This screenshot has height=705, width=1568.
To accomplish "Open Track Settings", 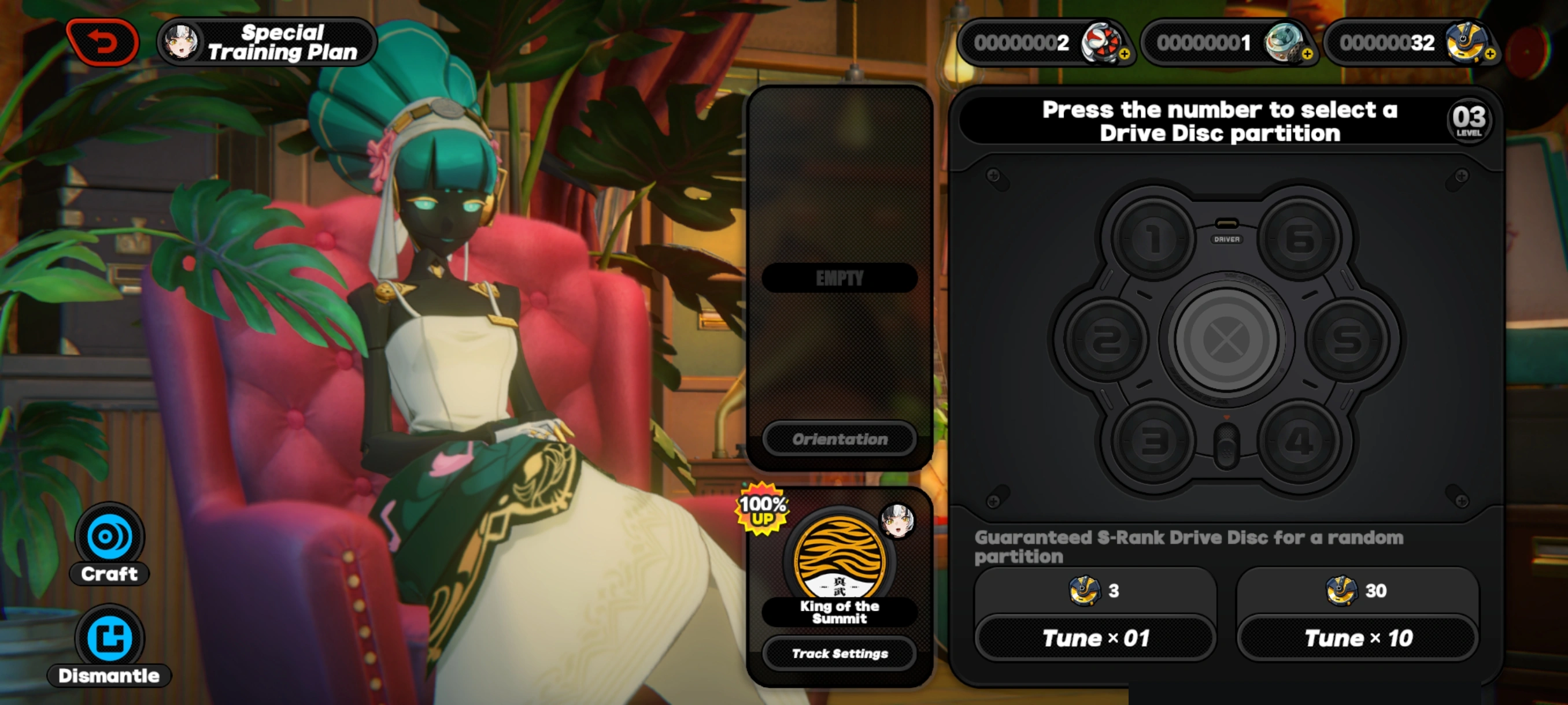I will 840,654.
